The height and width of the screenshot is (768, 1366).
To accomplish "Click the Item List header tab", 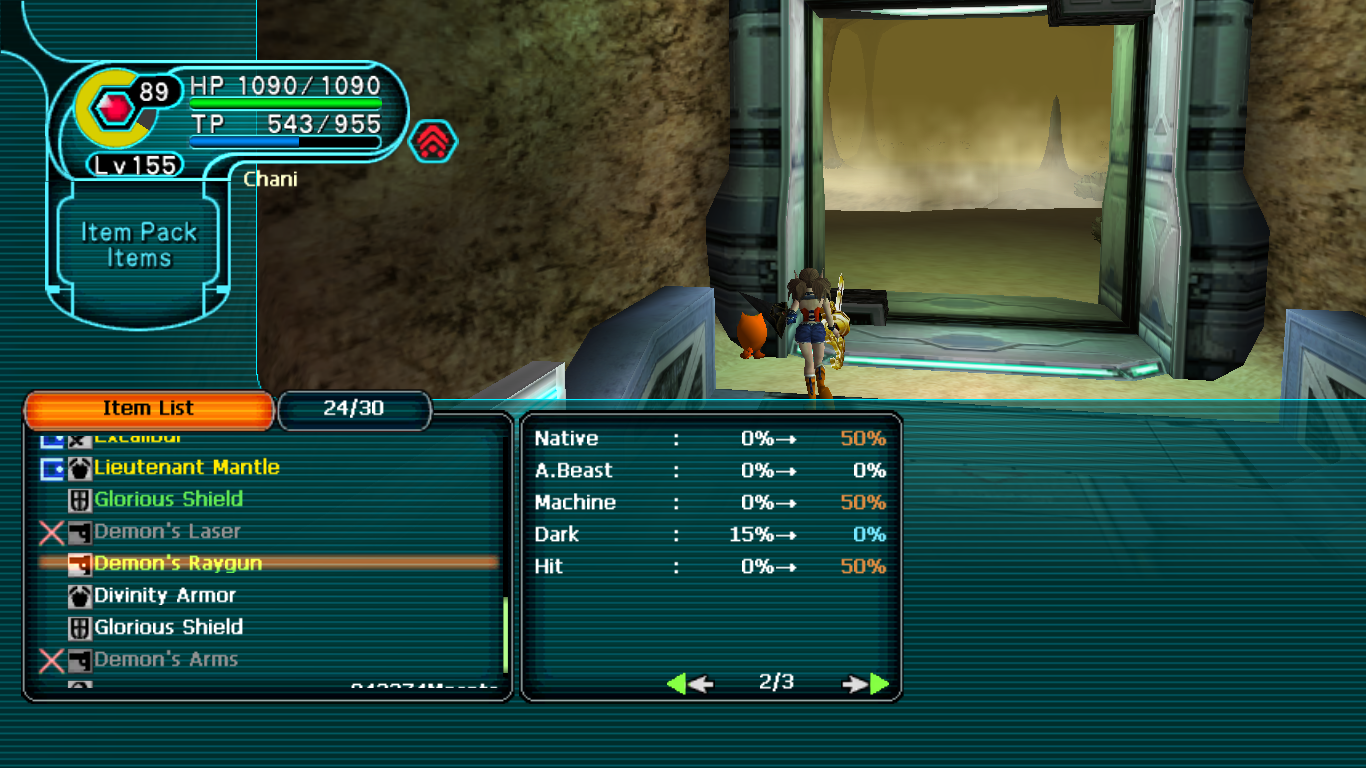I will click(x=148, y=409).
